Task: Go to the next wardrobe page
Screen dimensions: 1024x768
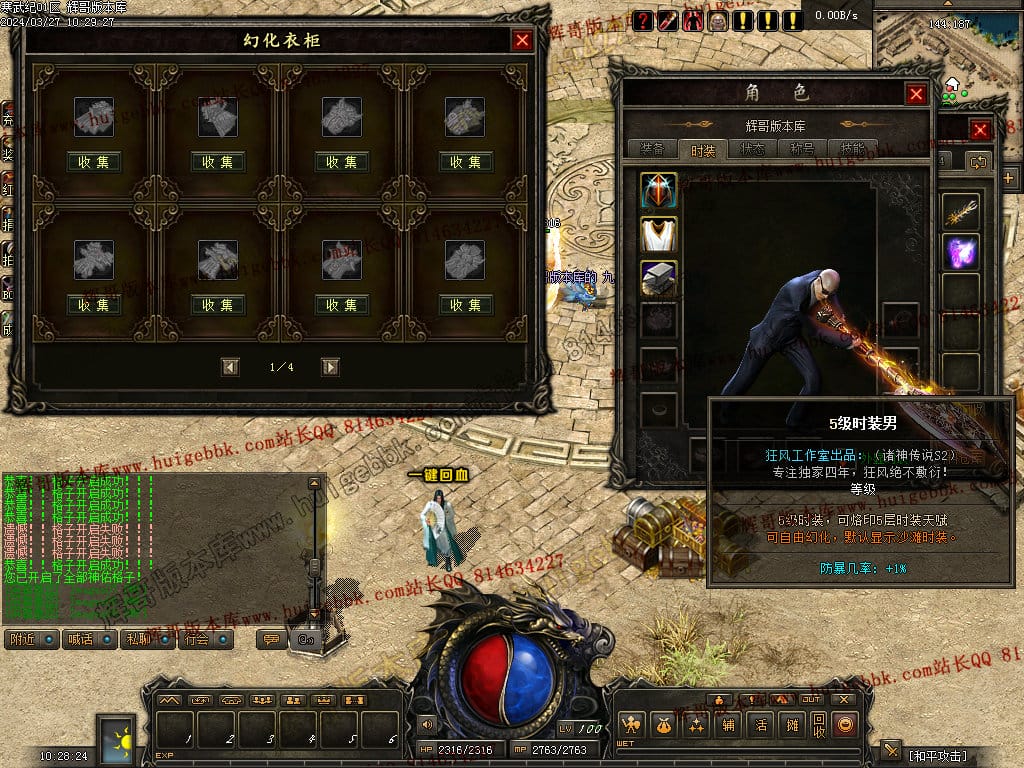Action: click(x=330, y=367)
